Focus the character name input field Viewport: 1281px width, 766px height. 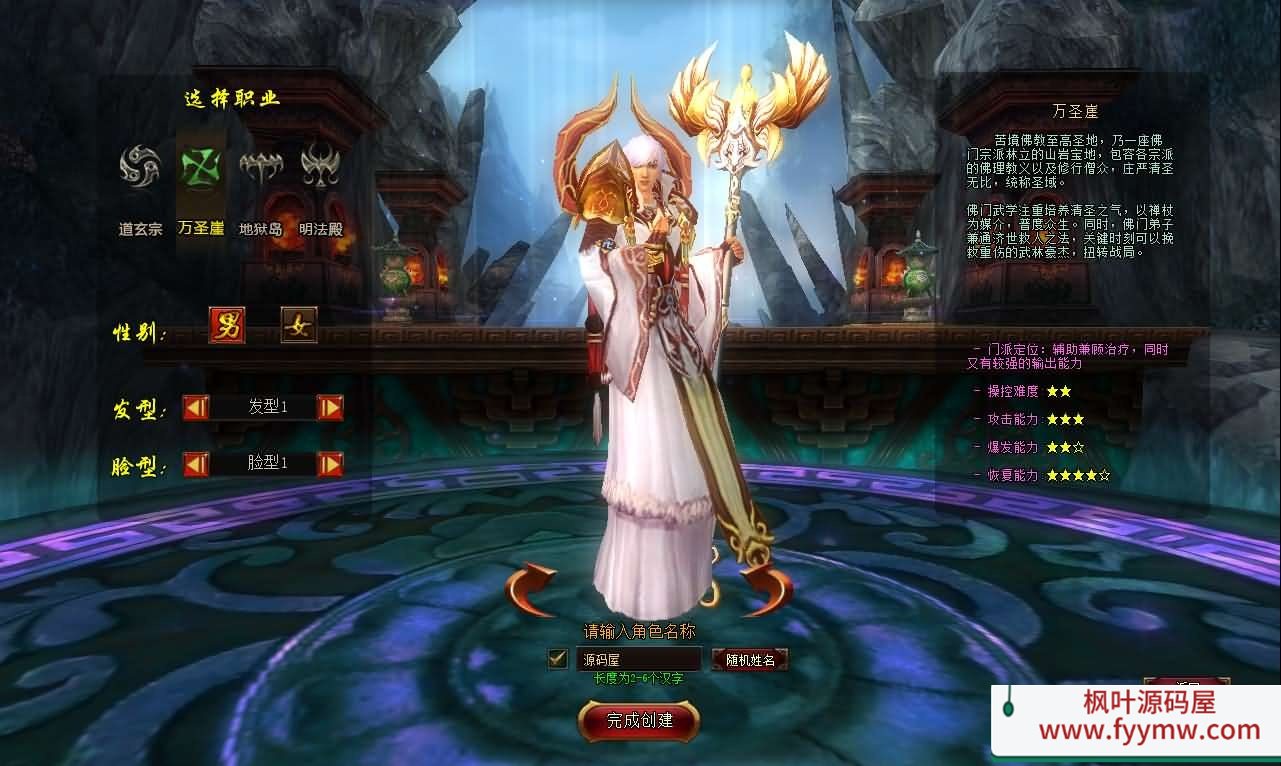(638, 659)
